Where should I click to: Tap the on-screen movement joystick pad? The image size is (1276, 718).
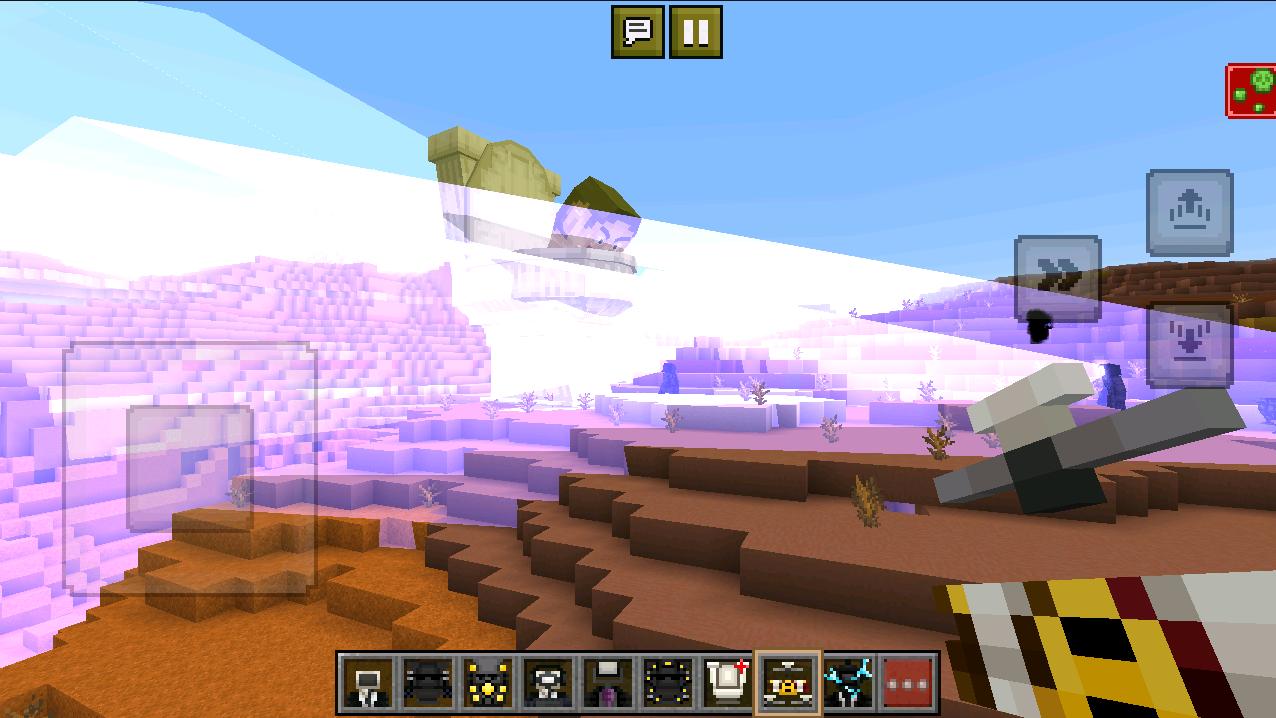(190, 467)
